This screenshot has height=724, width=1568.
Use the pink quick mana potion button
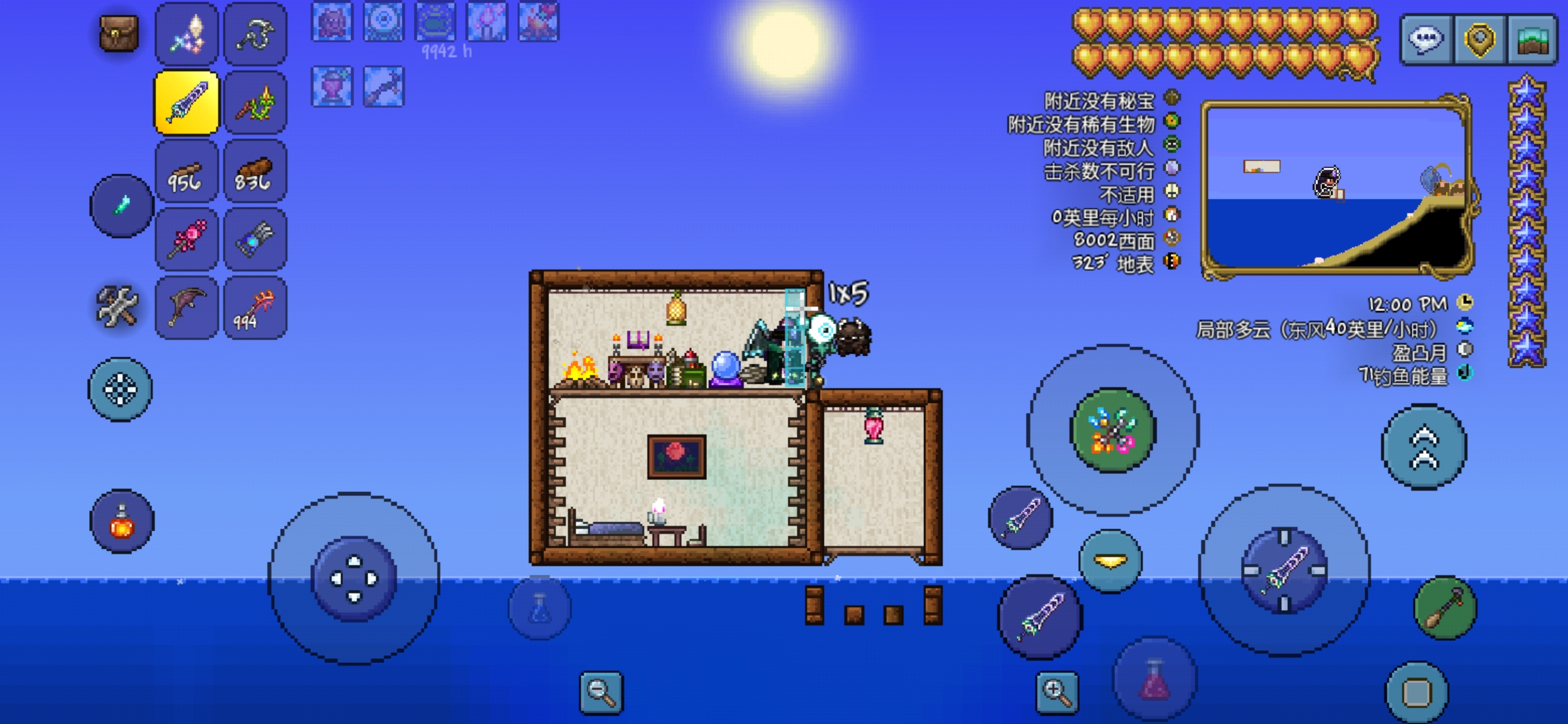[1155, 678]
